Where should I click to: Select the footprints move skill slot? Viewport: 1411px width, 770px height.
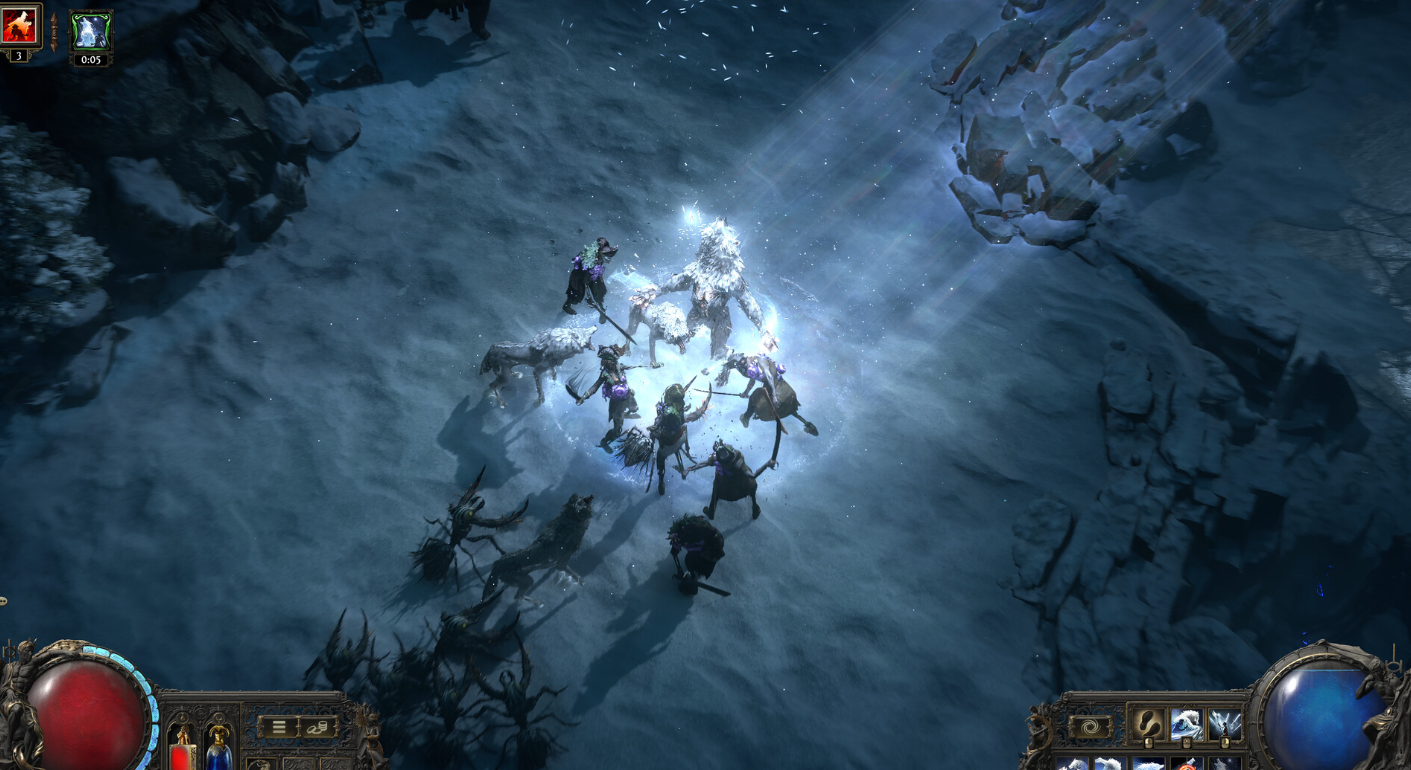1147,724
